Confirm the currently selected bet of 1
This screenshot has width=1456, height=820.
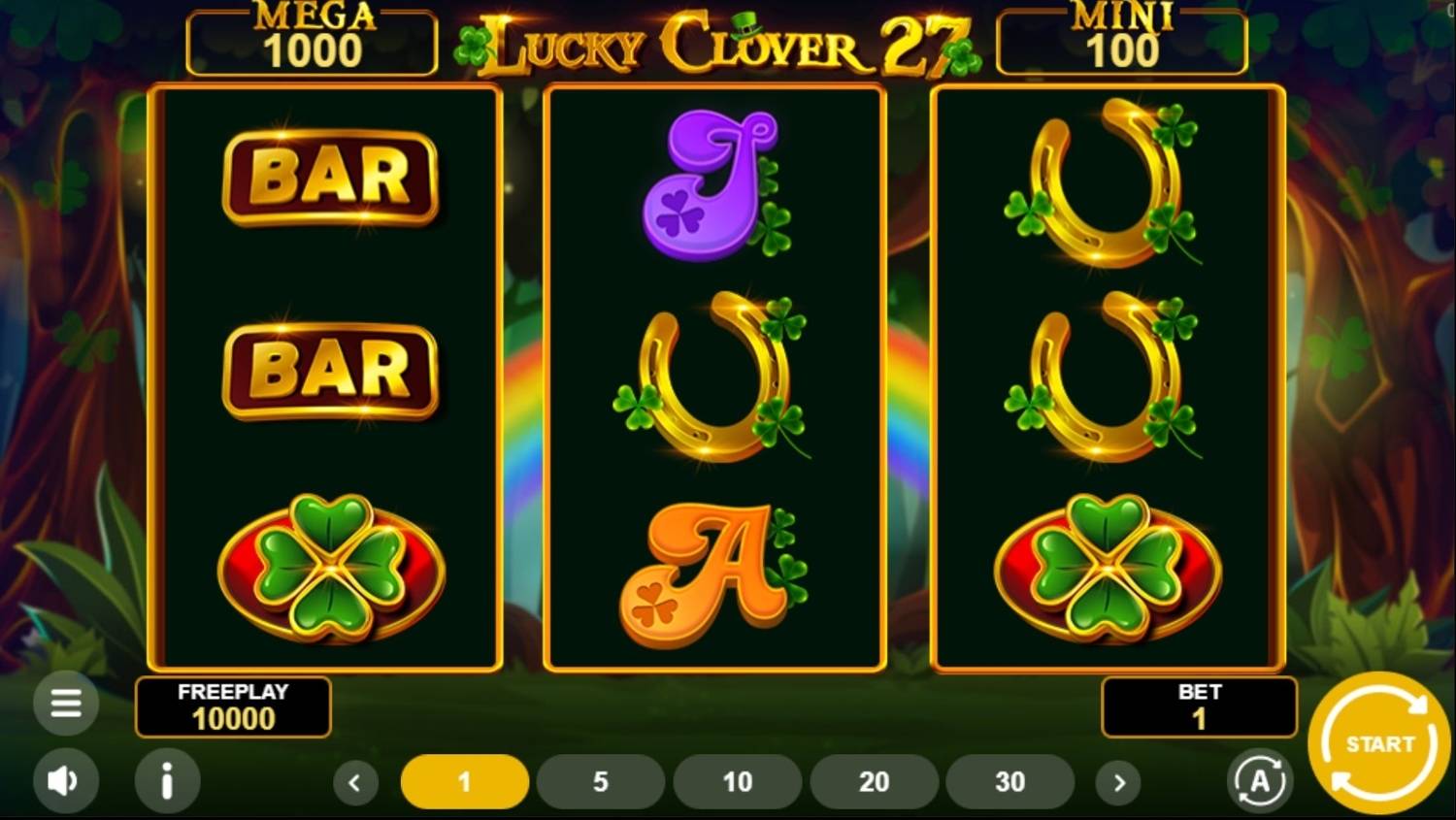coord(465,781)
